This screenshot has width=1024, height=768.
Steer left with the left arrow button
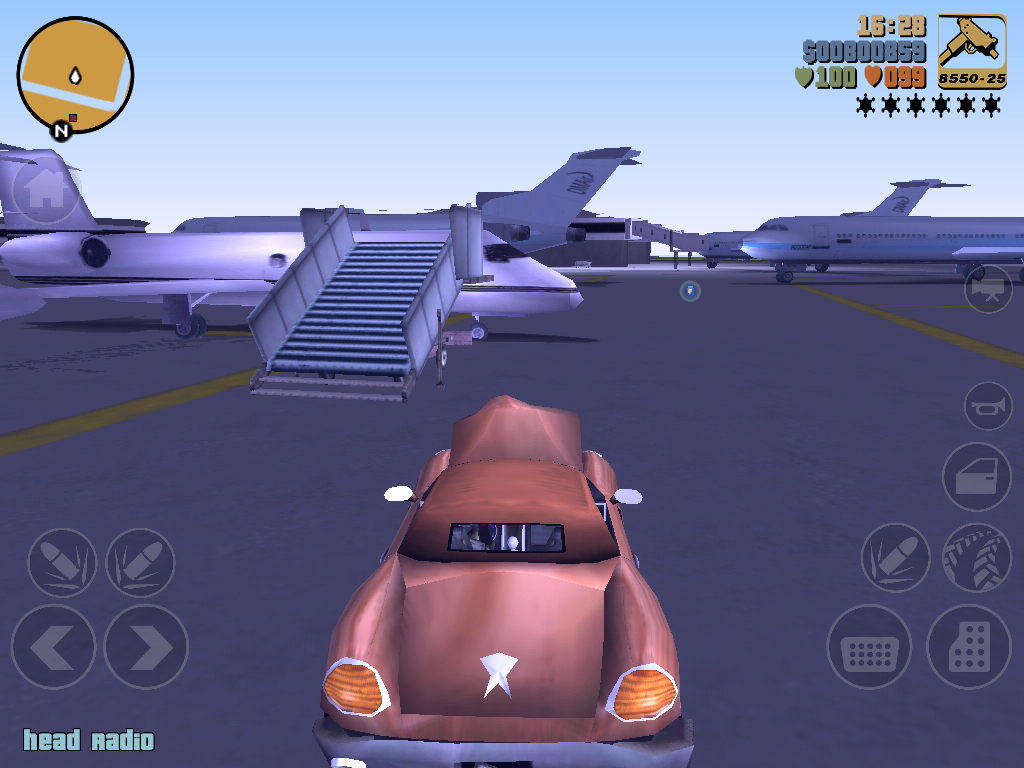point(53,647)
